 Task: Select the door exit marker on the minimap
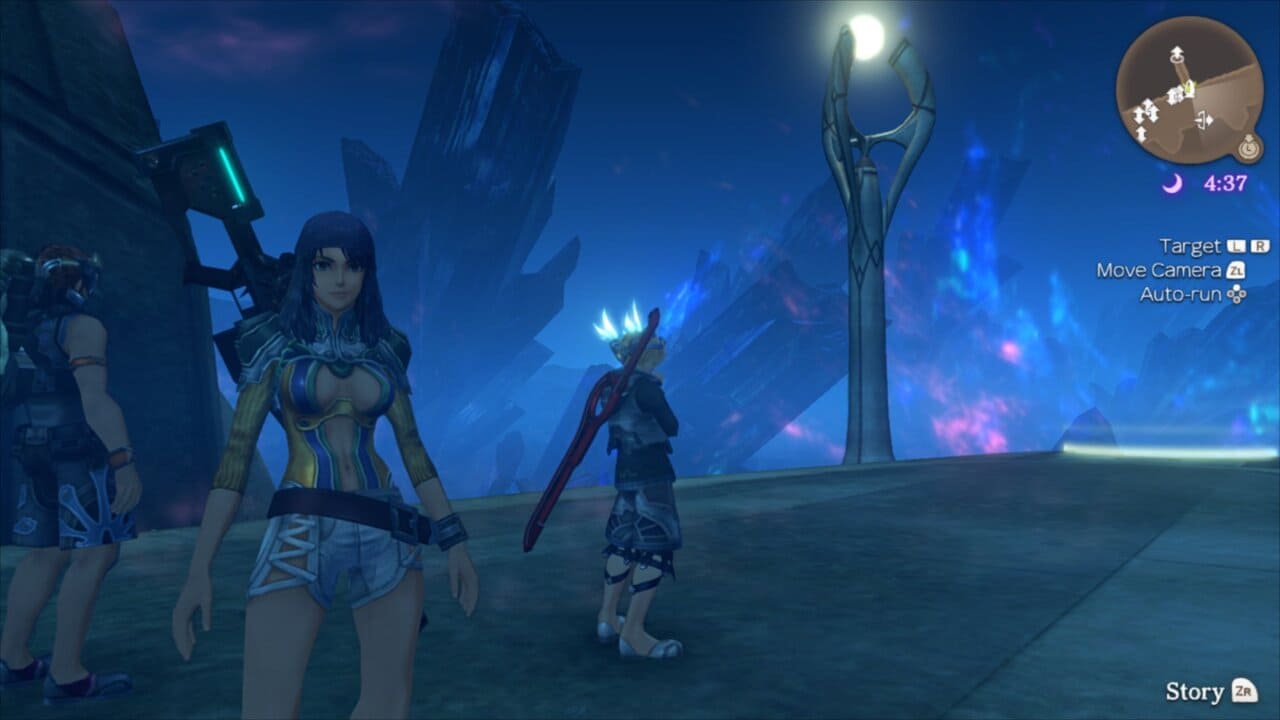pyautogui.click(x=1203, y=121)
